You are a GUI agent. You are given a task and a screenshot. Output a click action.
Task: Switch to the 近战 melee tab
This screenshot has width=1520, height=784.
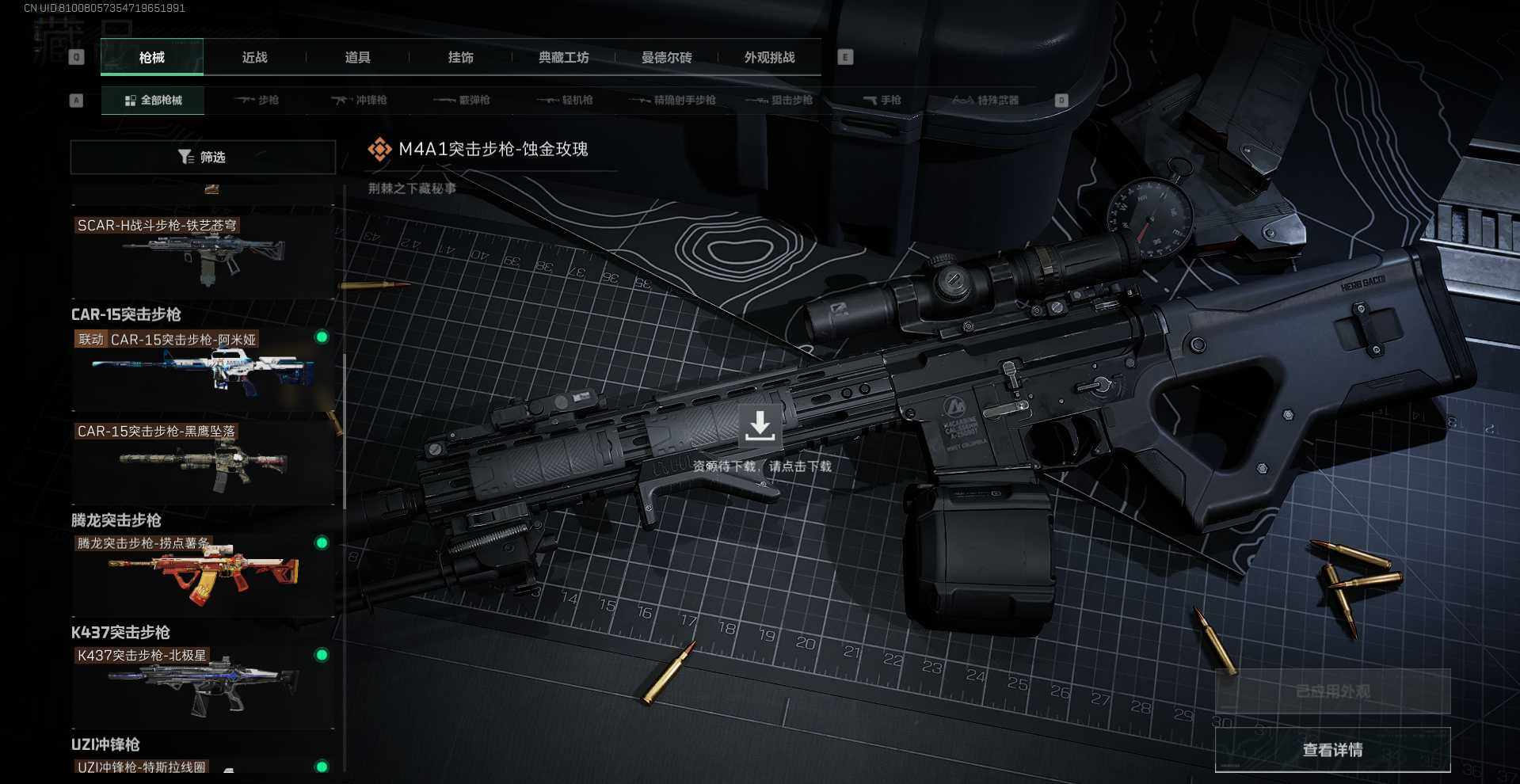pyautogui.click(x=254, y=57)
